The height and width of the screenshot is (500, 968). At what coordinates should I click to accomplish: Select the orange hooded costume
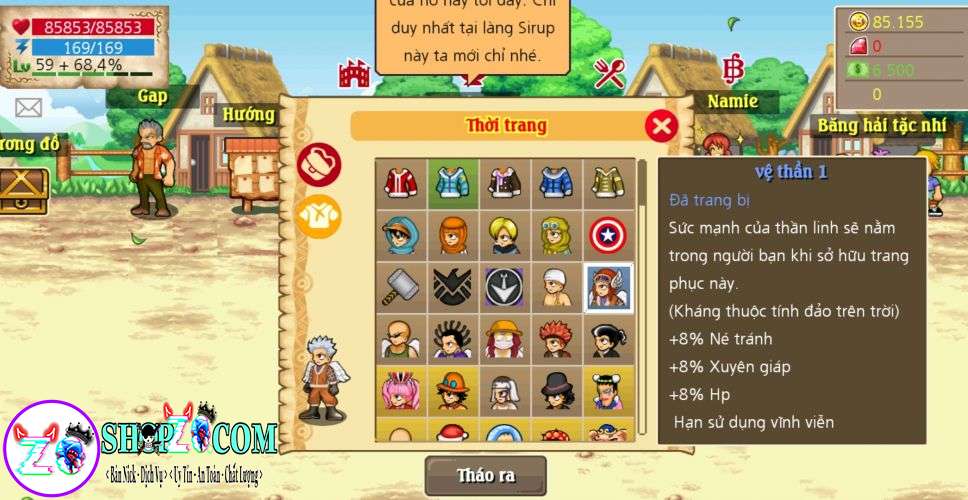[x=453, y=235]
